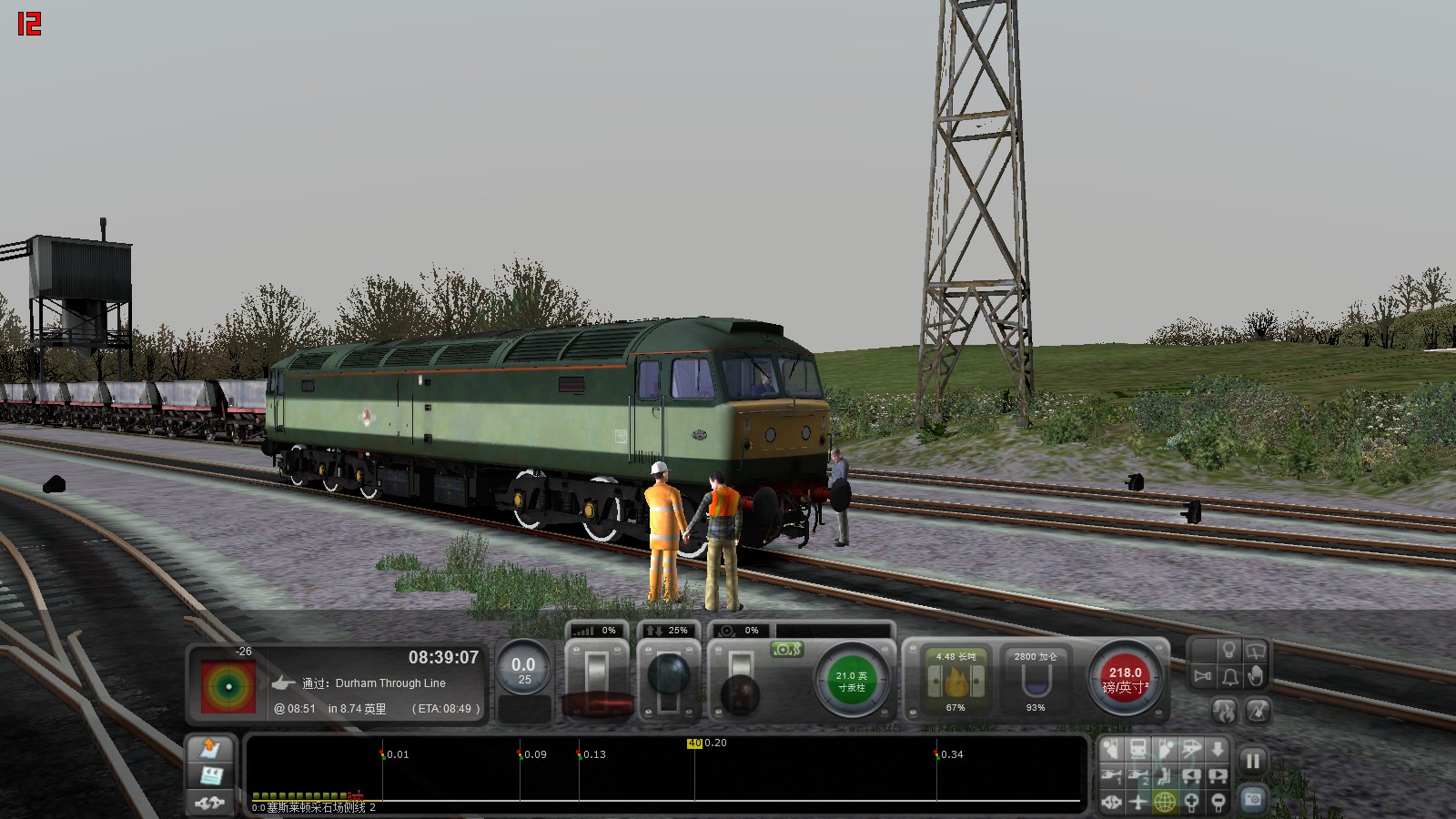Toggle the bell on

[x=1229, y=676]
